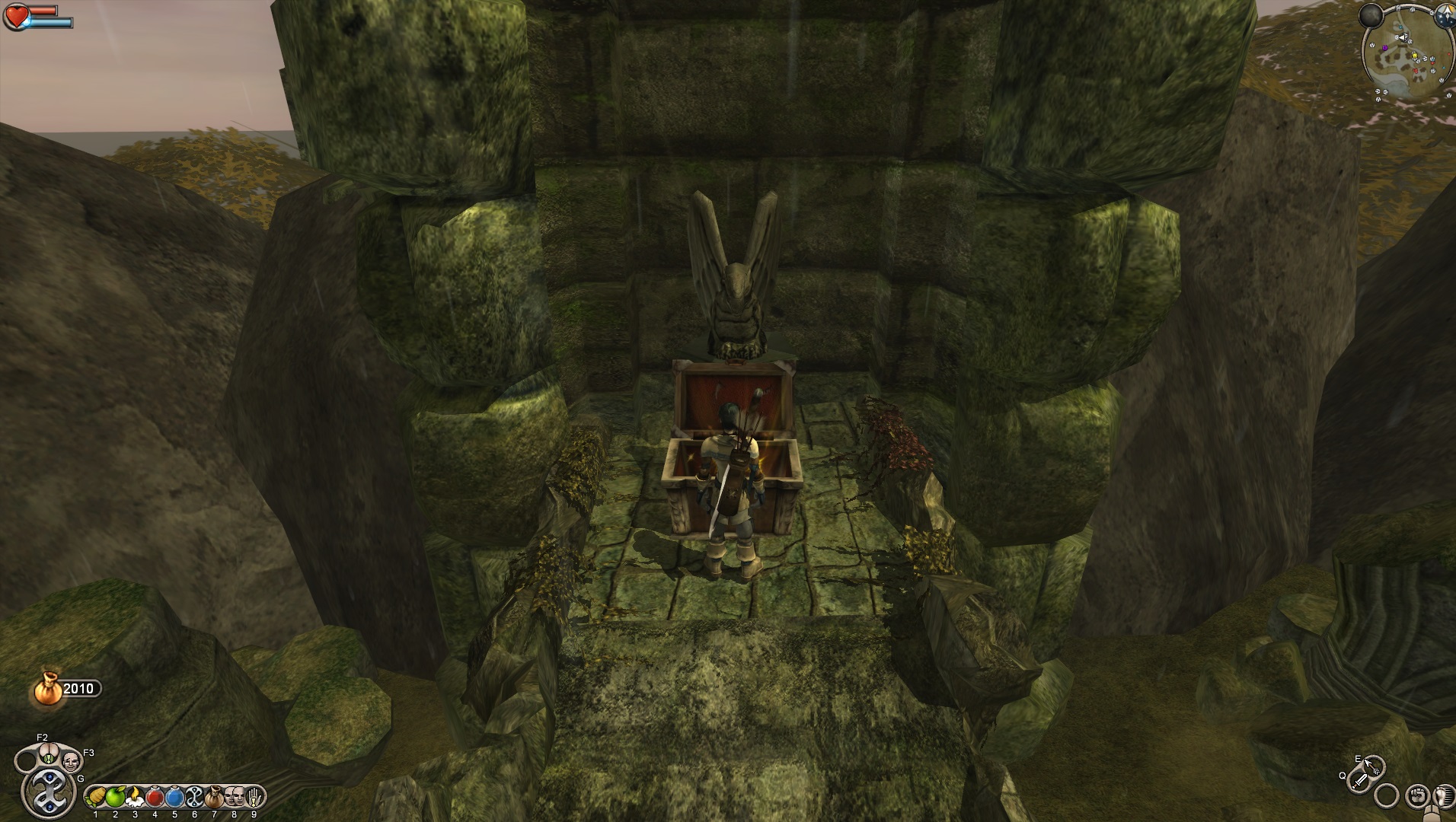The height and width of the screenshot is (822, 1456).
Task: Click the smiling face expression icon
Action: coord(71,760)
